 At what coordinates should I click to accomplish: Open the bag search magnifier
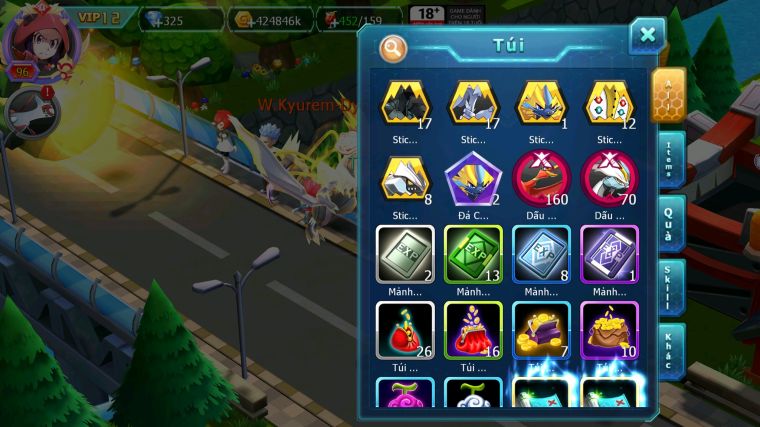(393, 47)
